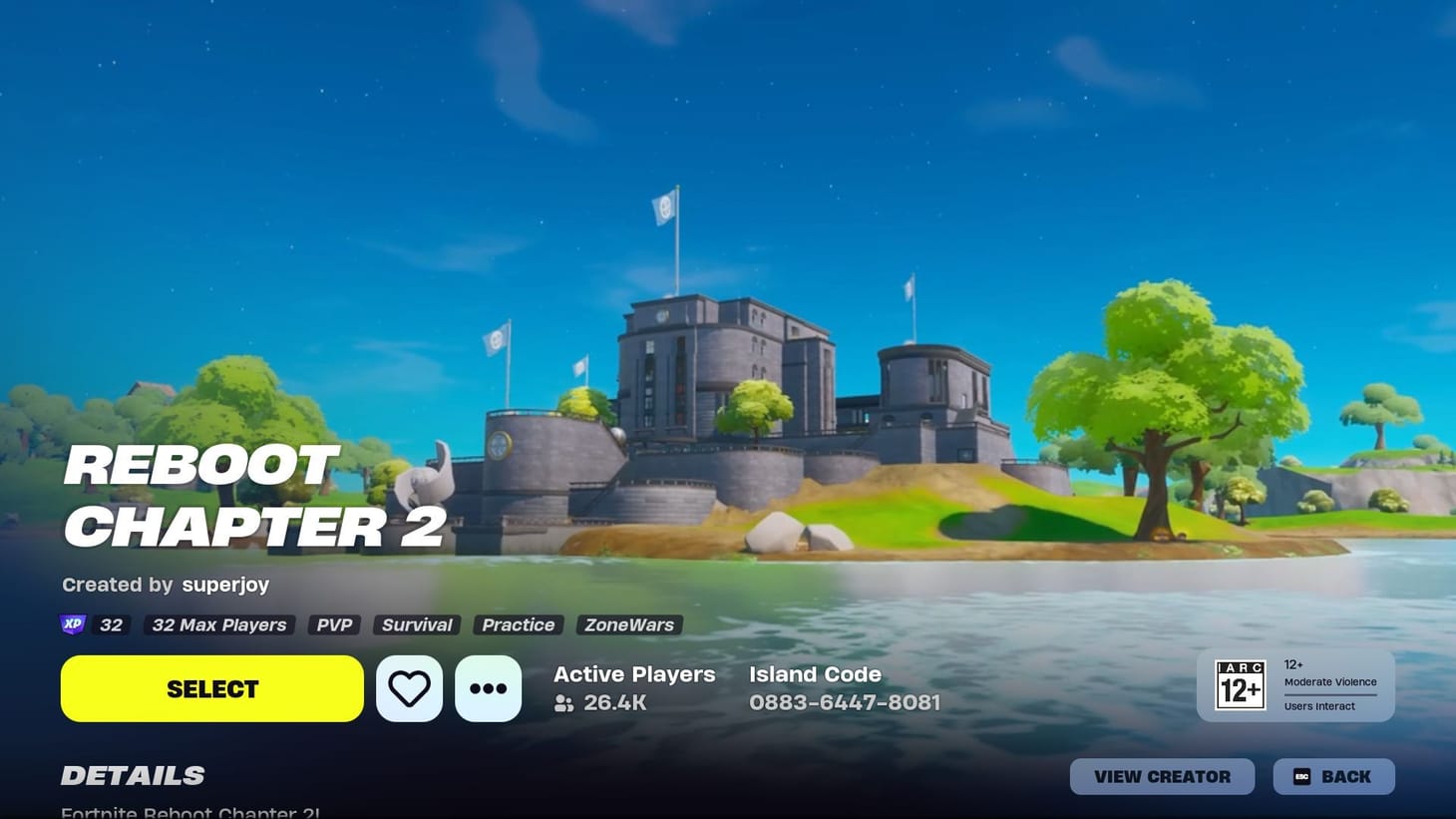Viewport: 1456px width, 819px height.
Task: Select the 32 Max Players label
Action: [217, 624]
